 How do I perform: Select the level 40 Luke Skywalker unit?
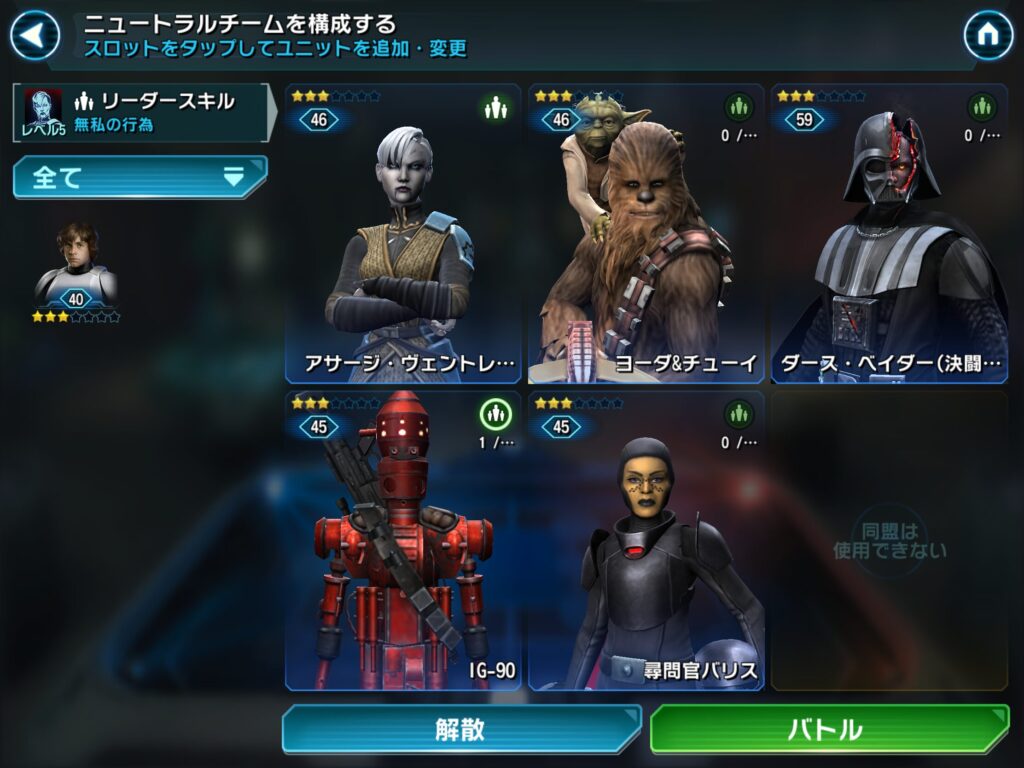pos(76,268)
